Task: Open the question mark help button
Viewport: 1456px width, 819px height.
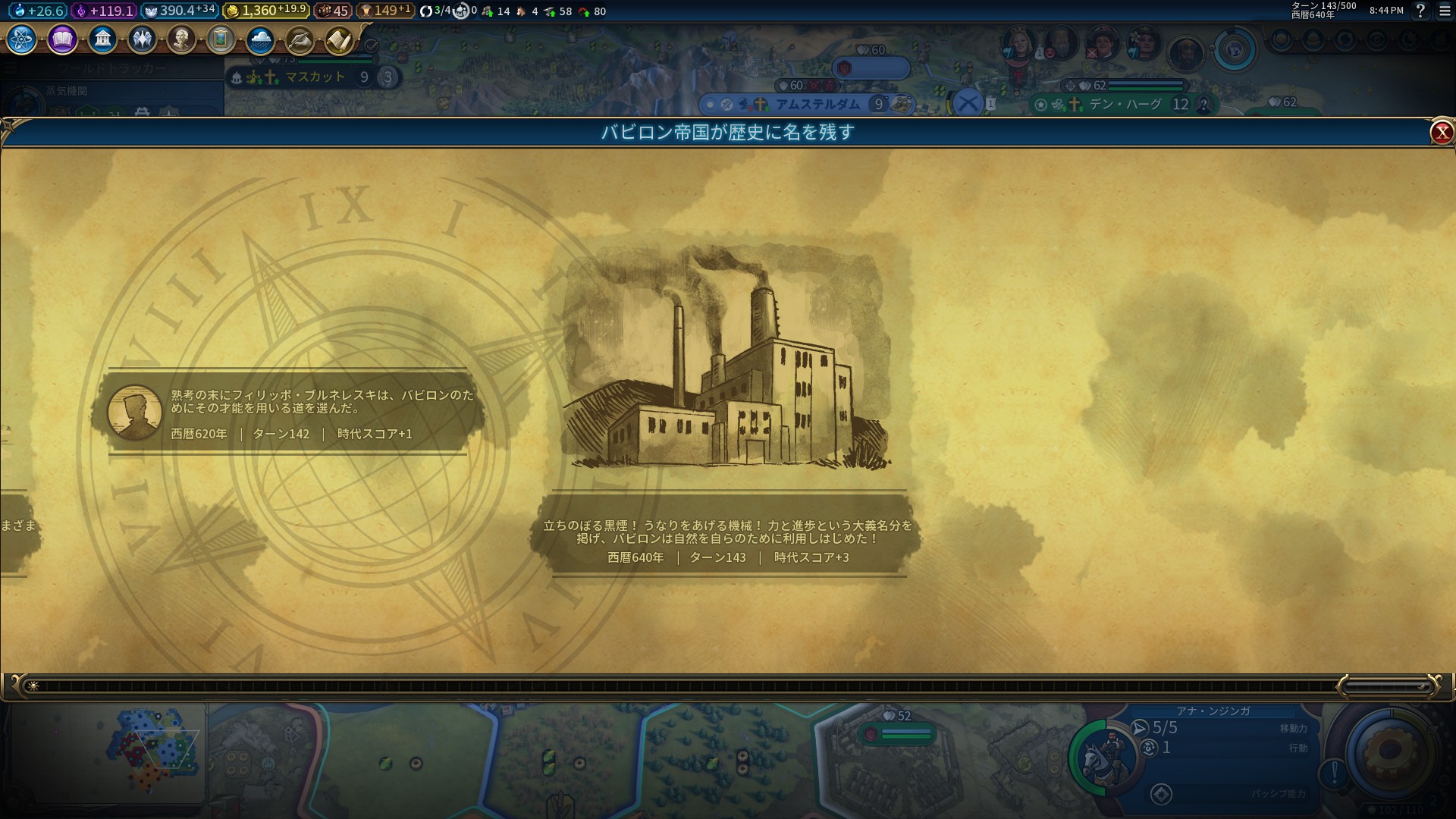Action: pyautogui.click(x=1420, y=11)
